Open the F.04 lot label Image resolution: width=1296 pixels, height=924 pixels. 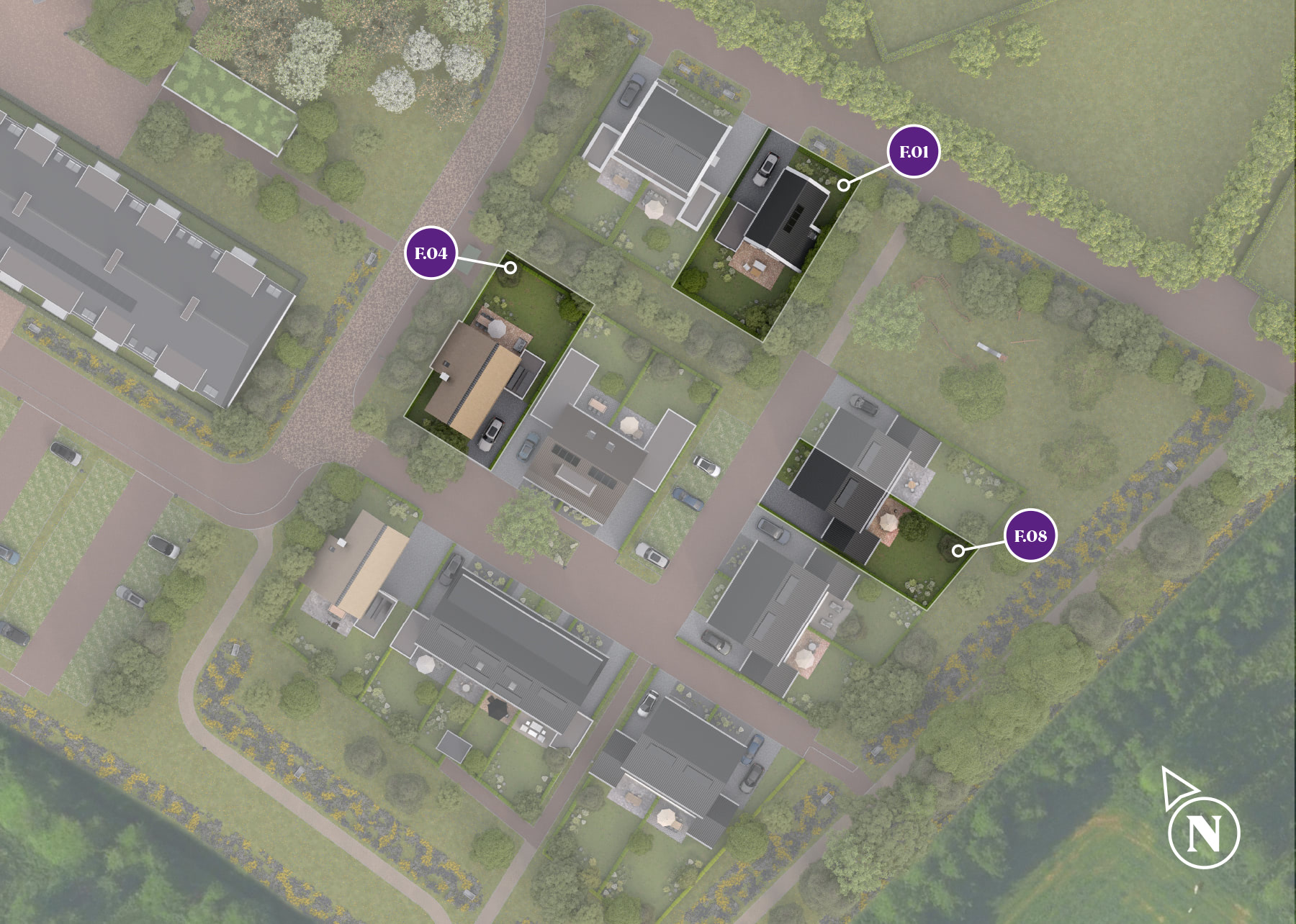[x=431, y=253]
